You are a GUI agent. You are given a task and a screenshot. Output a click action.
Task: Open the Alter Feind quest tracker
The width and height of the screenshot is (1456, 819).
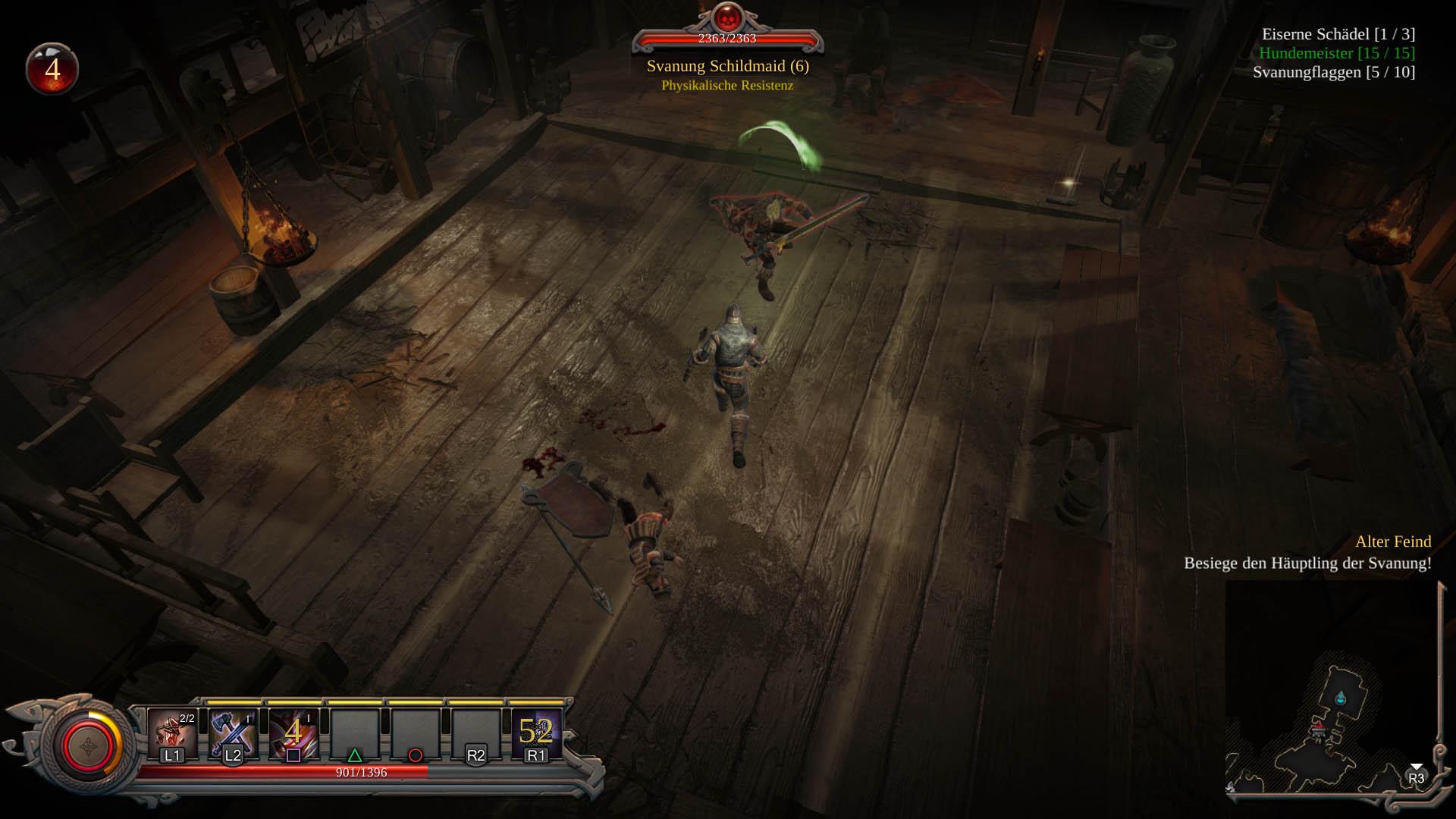[1392, 541]
